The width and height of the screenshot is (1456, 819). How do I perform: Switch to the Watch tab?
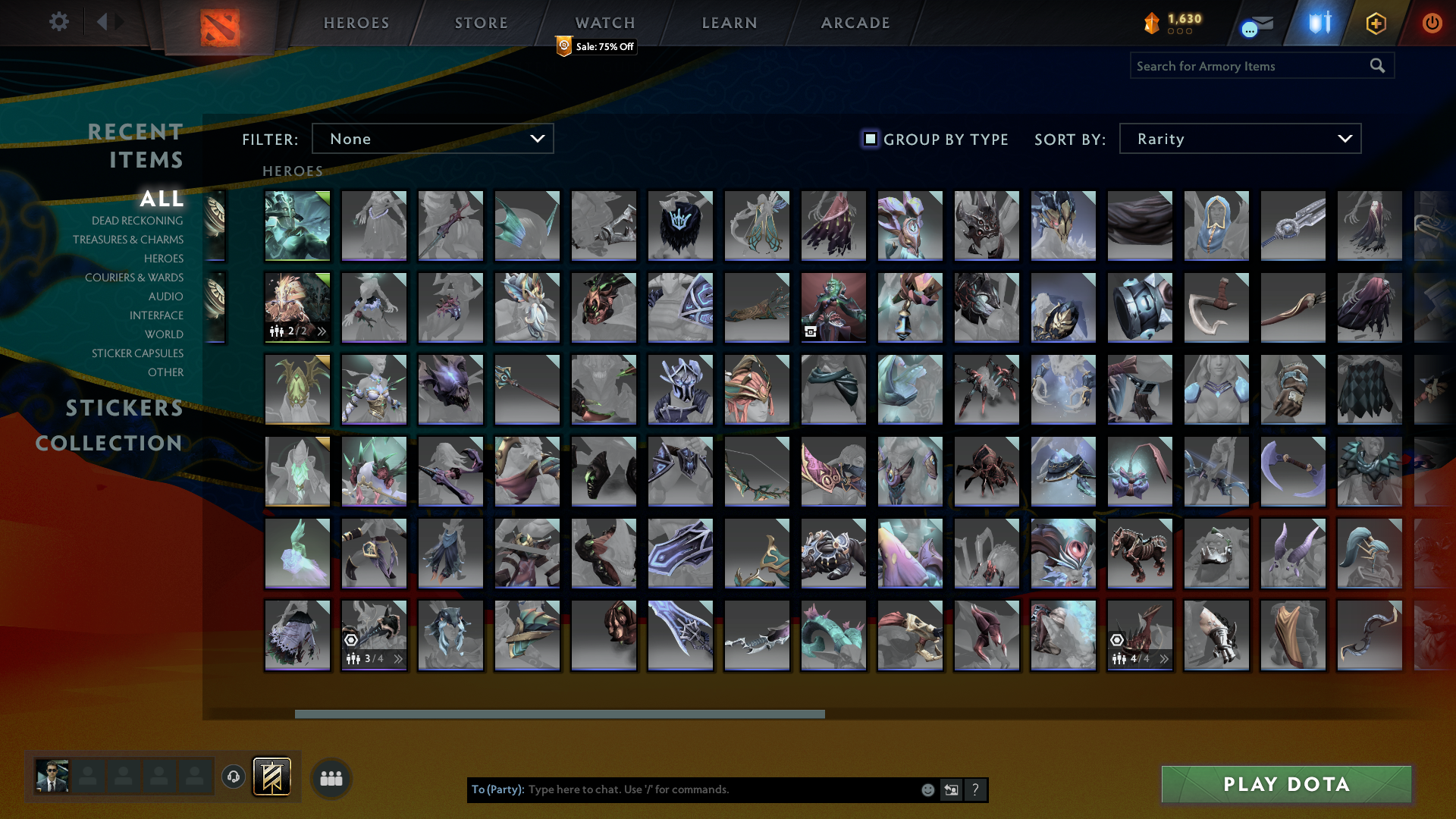(604, 23)
